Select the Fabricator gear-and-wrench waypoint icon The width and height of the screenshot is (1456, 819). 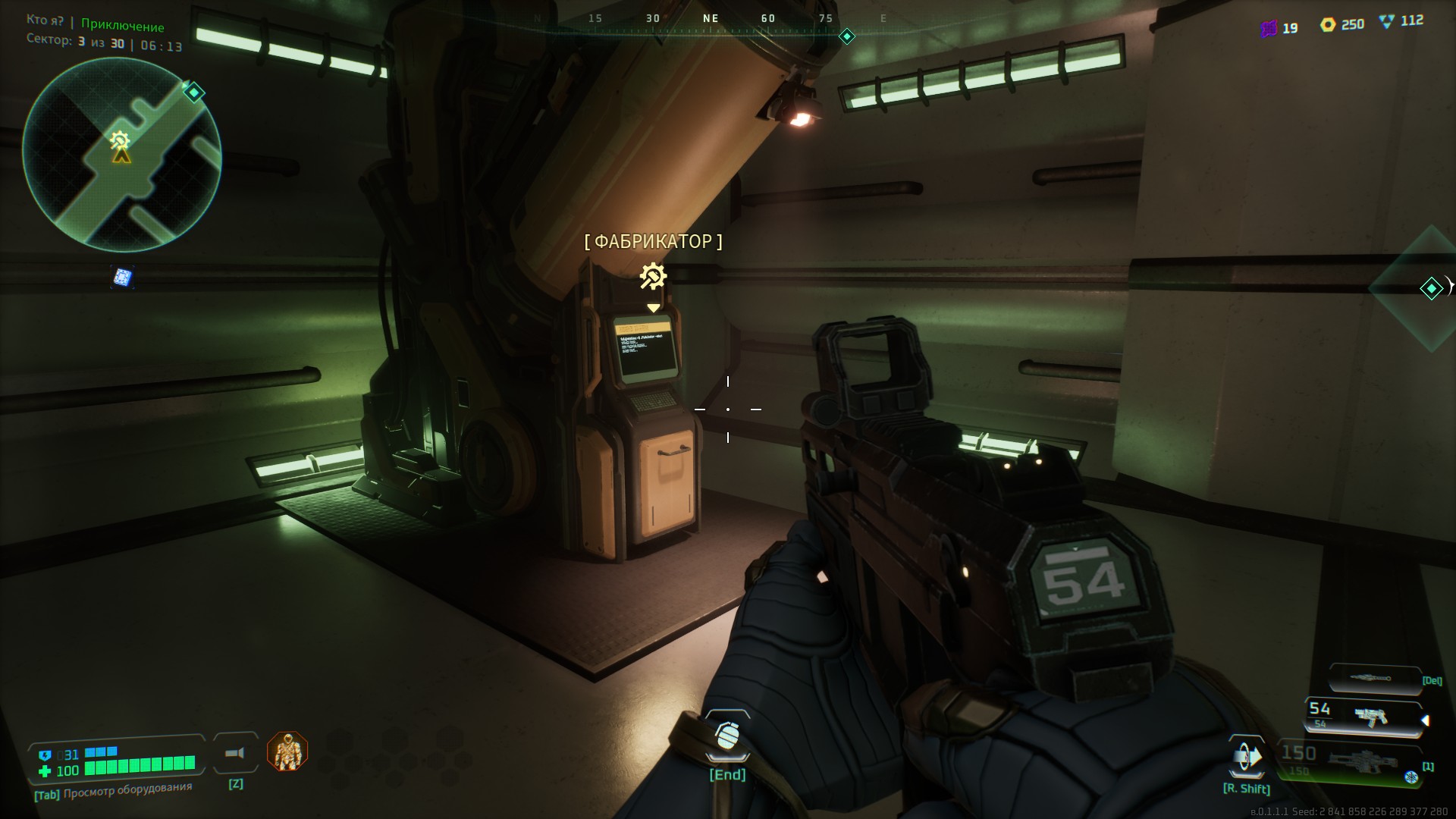pyautogui.click(x=653, y=277)
